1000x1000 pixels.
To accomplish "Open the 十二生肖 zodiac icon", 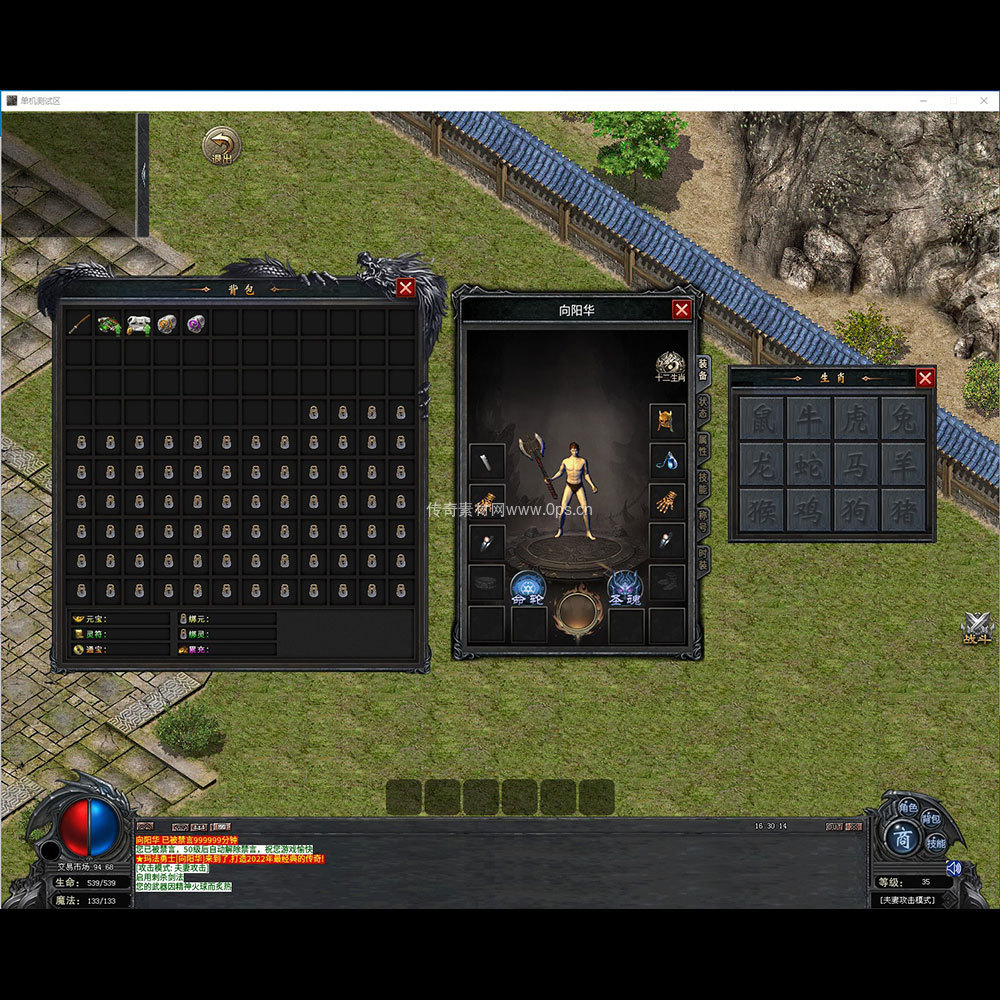I will click(669, 367).
